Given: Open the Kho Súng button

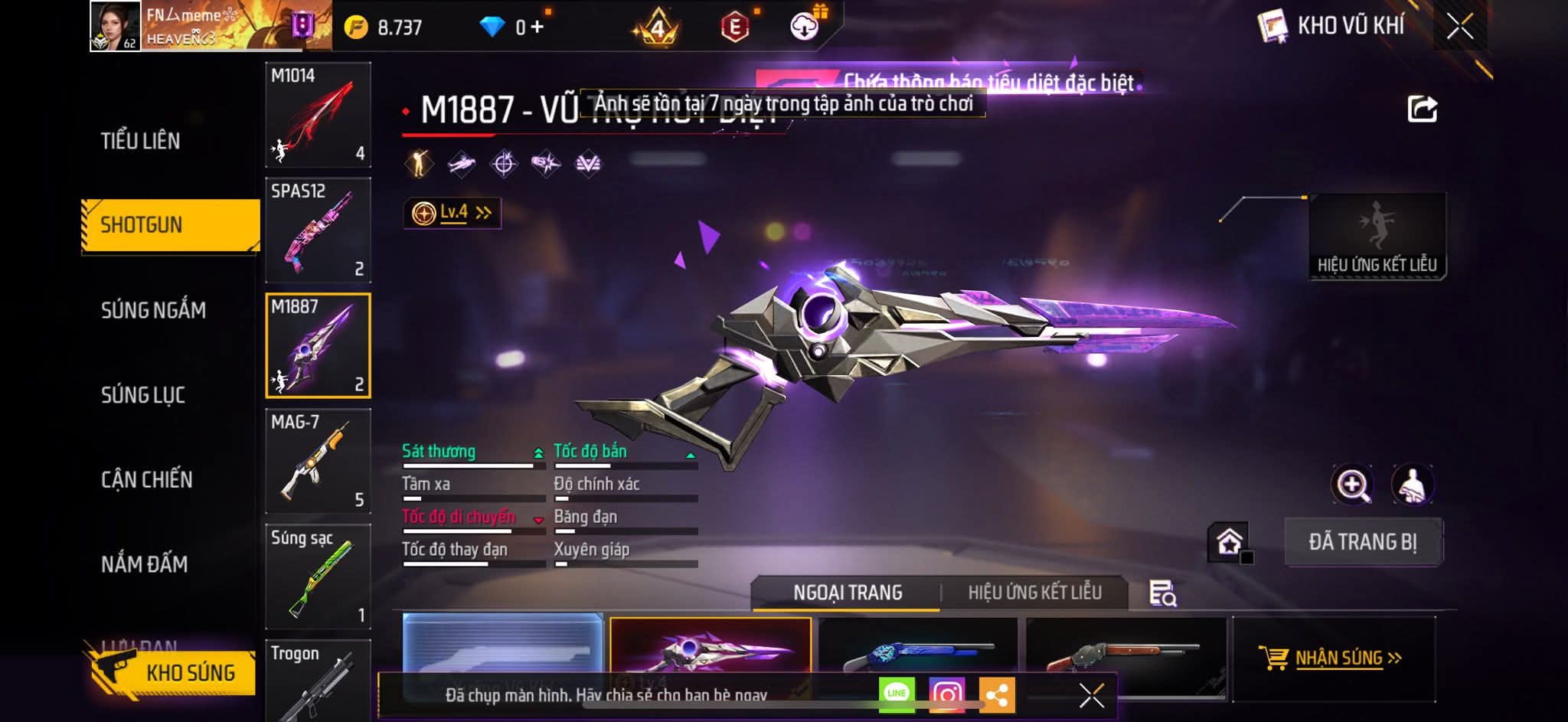Looking at the screenshot, I should click(x=175, y=672).
